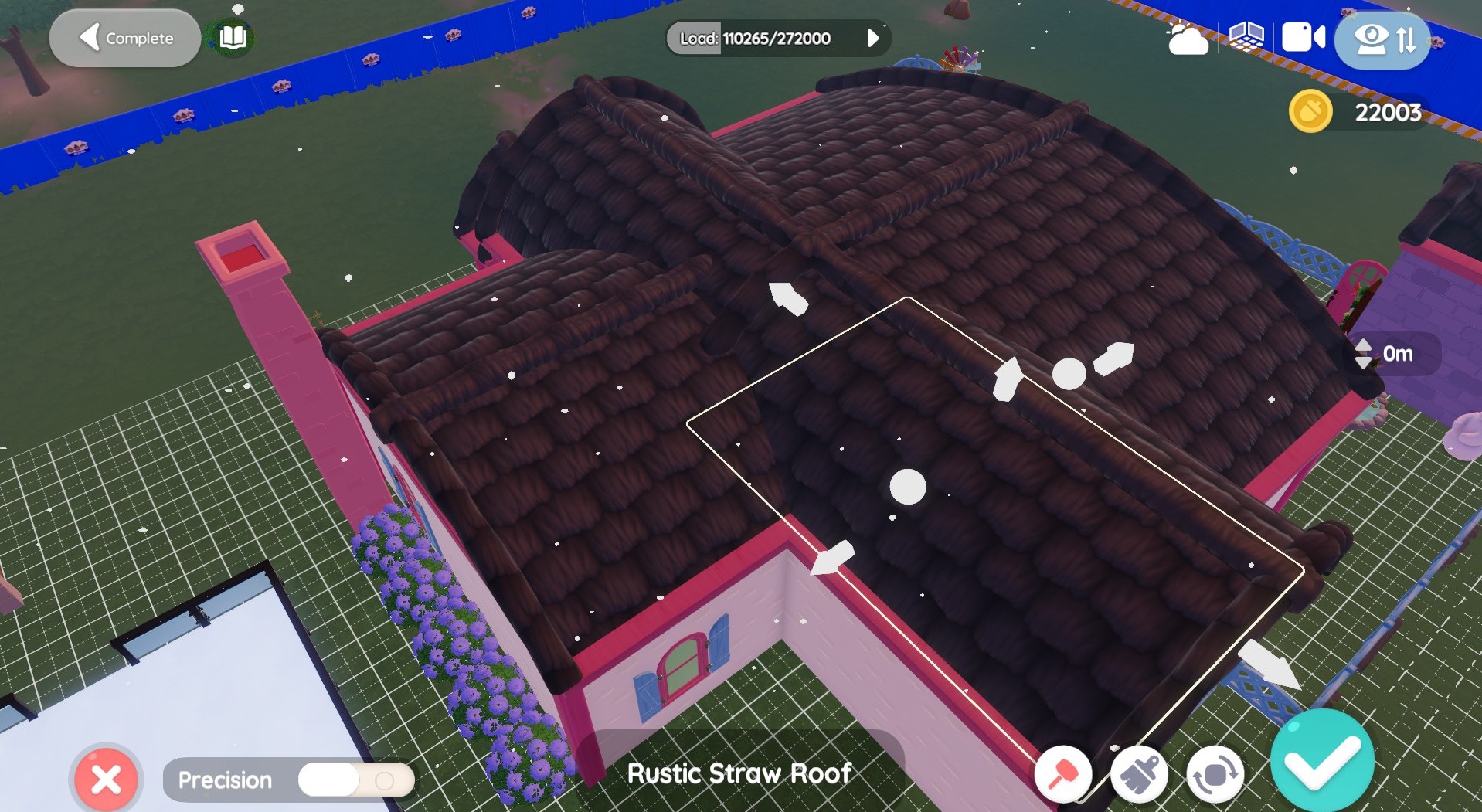Screen dimensions: 1482x812
Task: Activate the video camera mode
Action: [x=1303, y=37]
